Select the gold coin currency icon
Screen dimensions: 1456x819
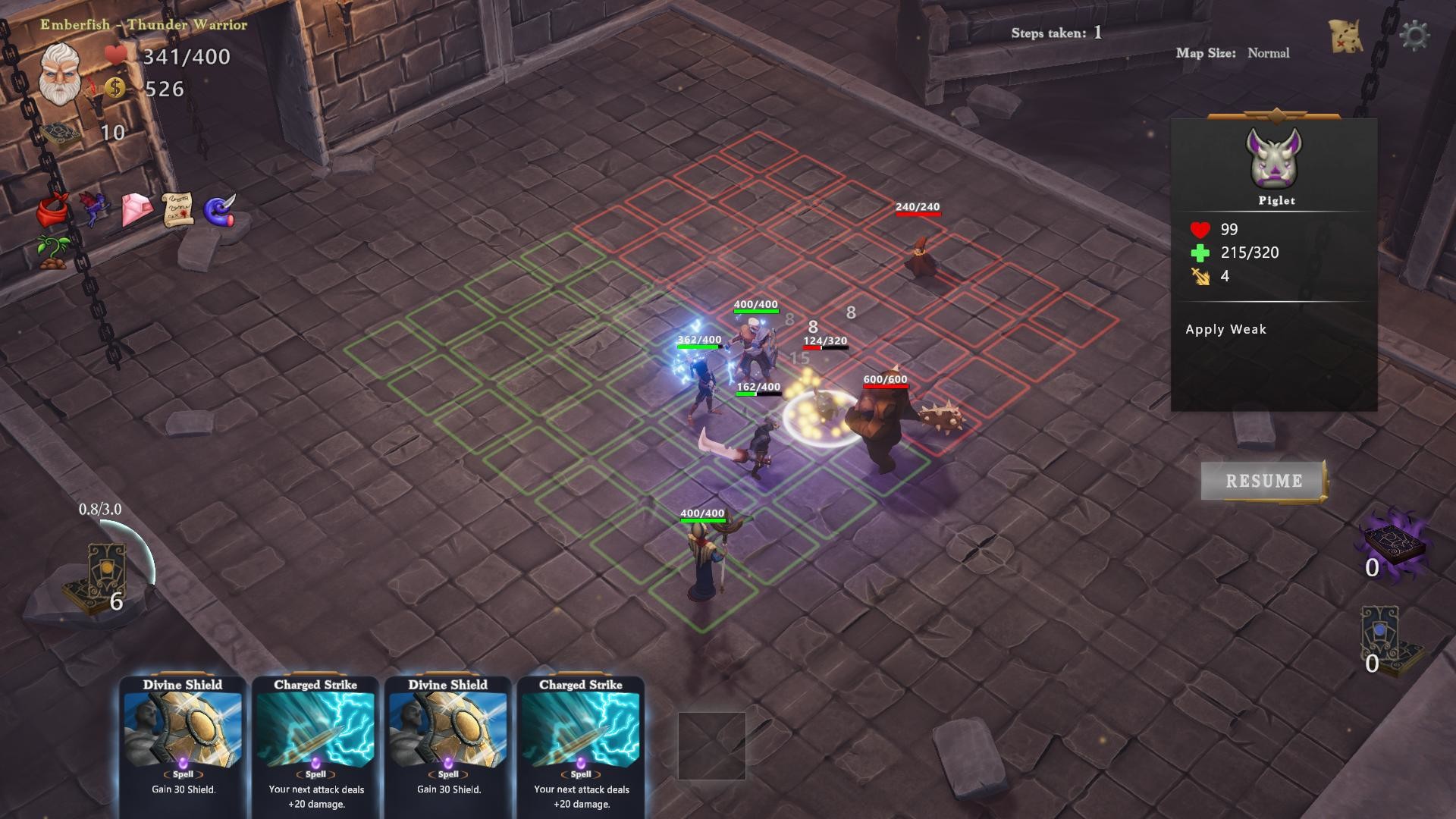[x=115, y=89]
